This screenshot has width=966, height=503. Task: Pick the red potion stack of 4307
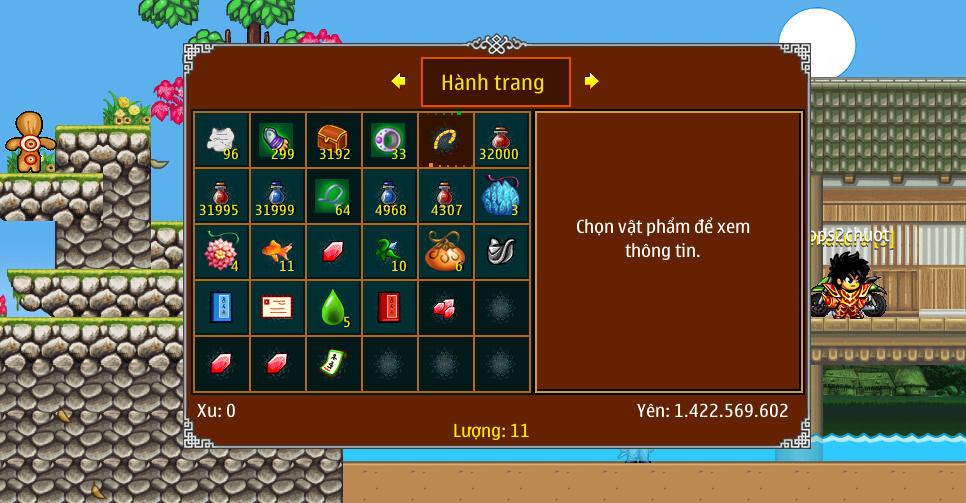446,195
